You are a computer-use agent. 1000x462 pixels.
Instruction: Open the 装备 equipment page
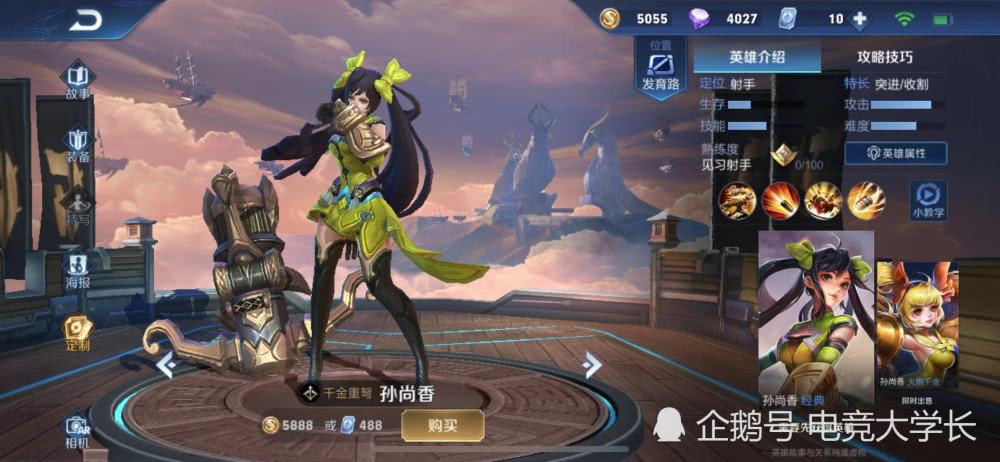(x=77, y=141)
